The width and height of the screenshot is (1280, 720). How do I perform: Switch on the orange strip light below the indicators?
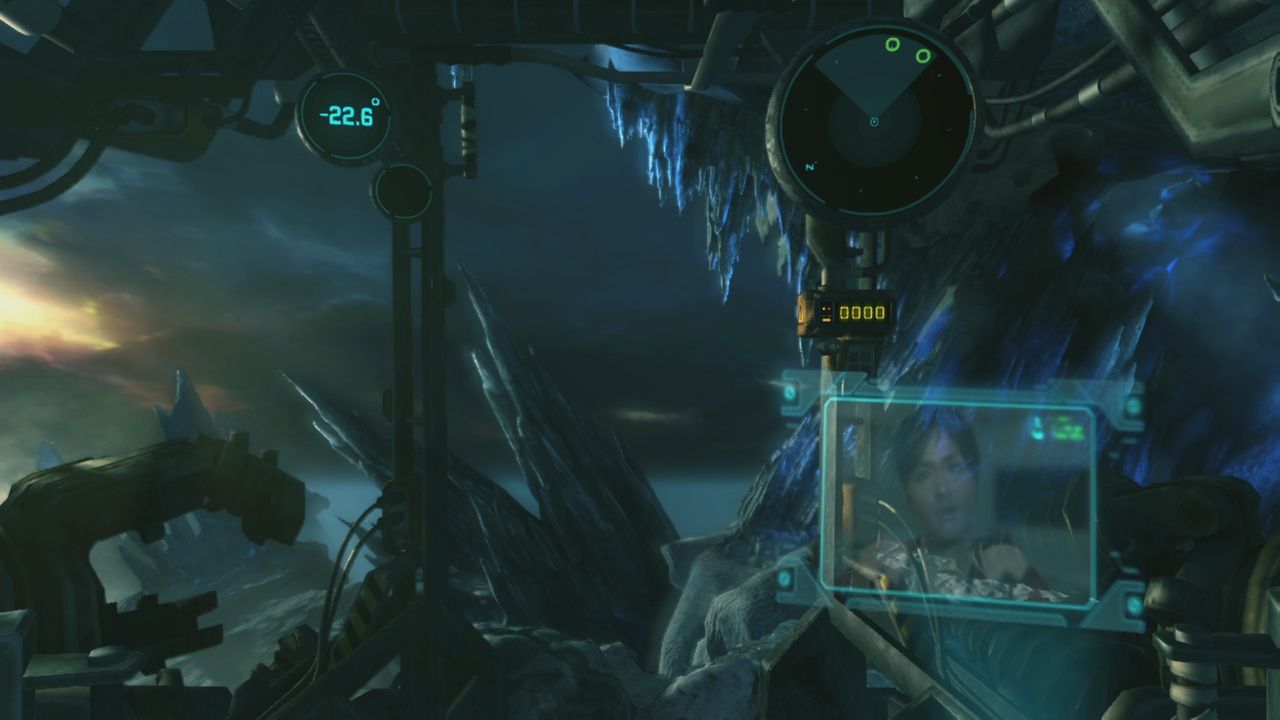click(826, 319)
